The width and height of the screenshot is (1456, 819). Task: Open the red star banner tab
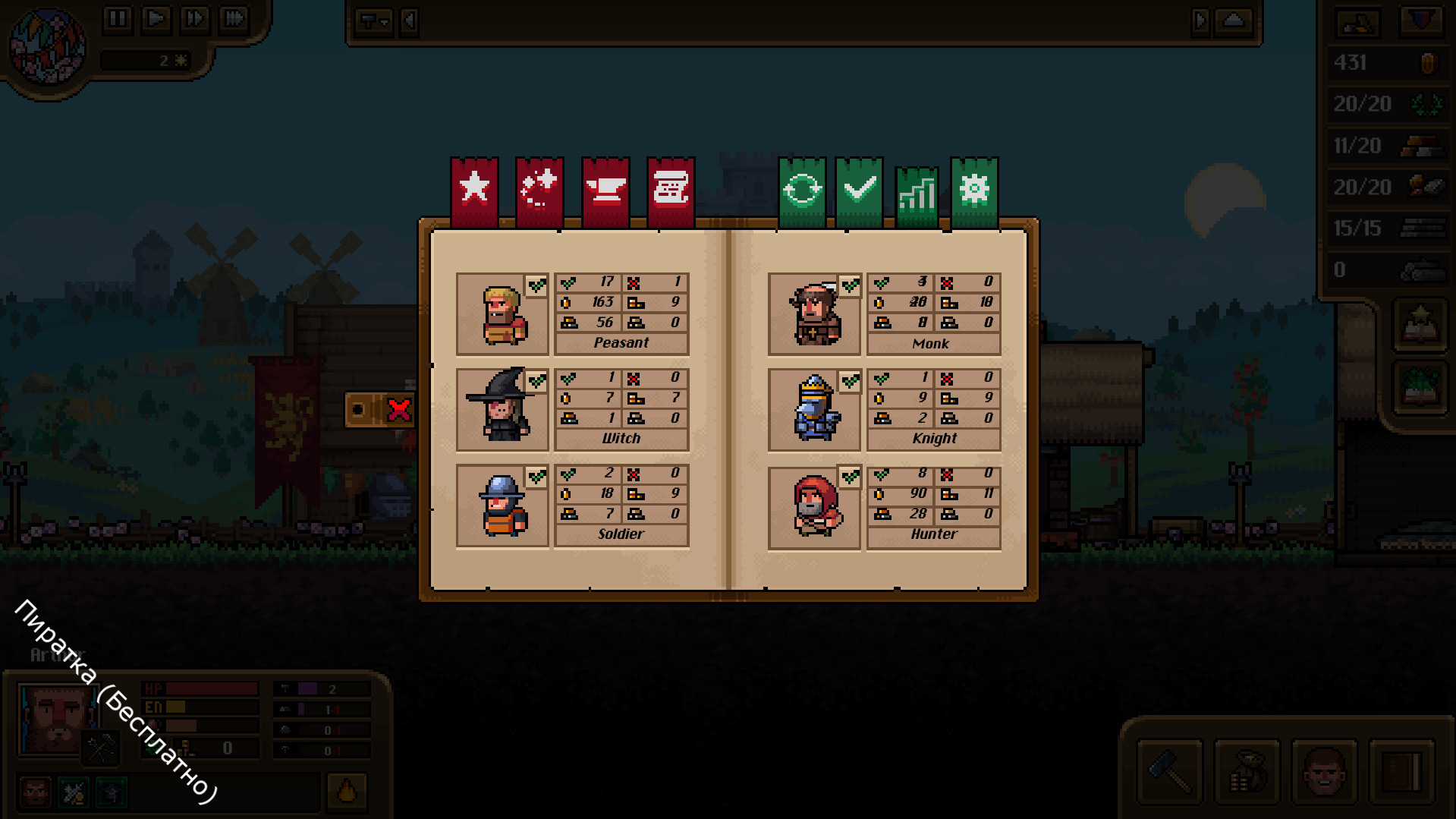click(x=474, y=190)
